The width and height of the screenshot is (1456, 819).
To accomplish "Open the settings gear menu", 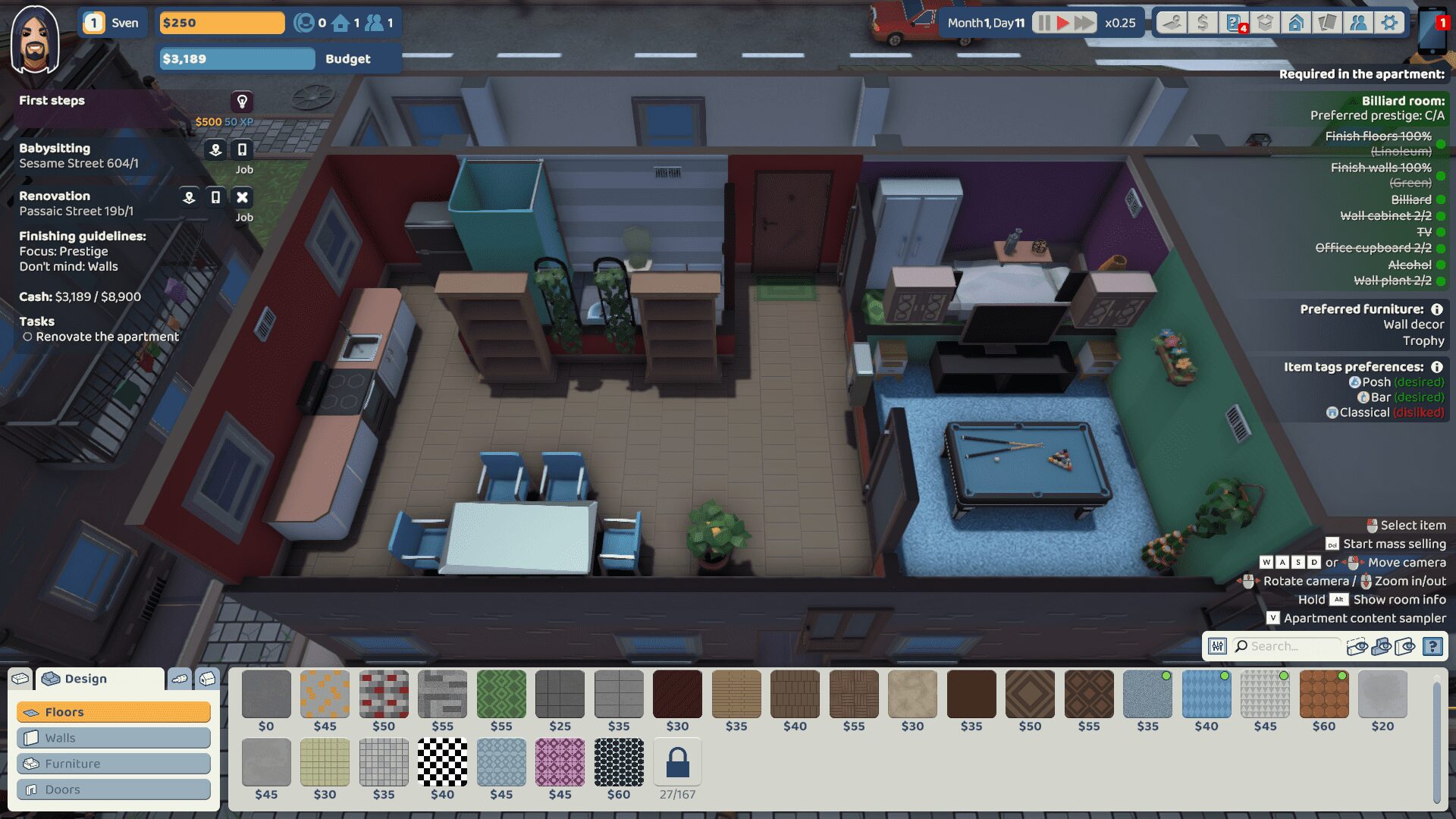I will pos(1389,23).
